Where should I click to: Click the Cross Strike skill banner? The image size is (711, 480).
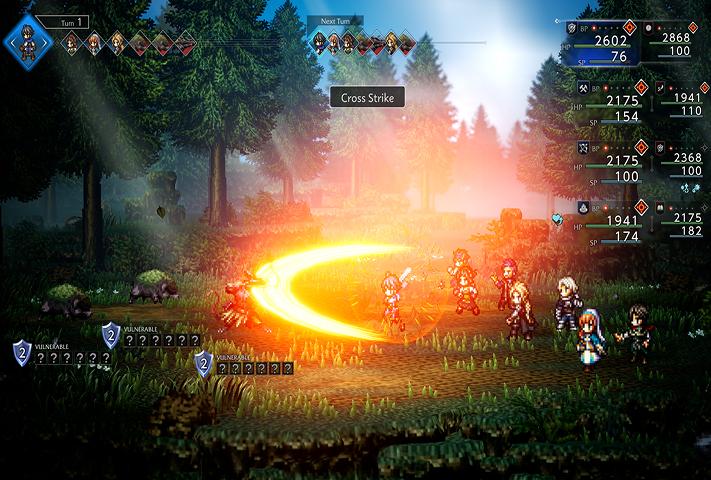click(367, 97)
